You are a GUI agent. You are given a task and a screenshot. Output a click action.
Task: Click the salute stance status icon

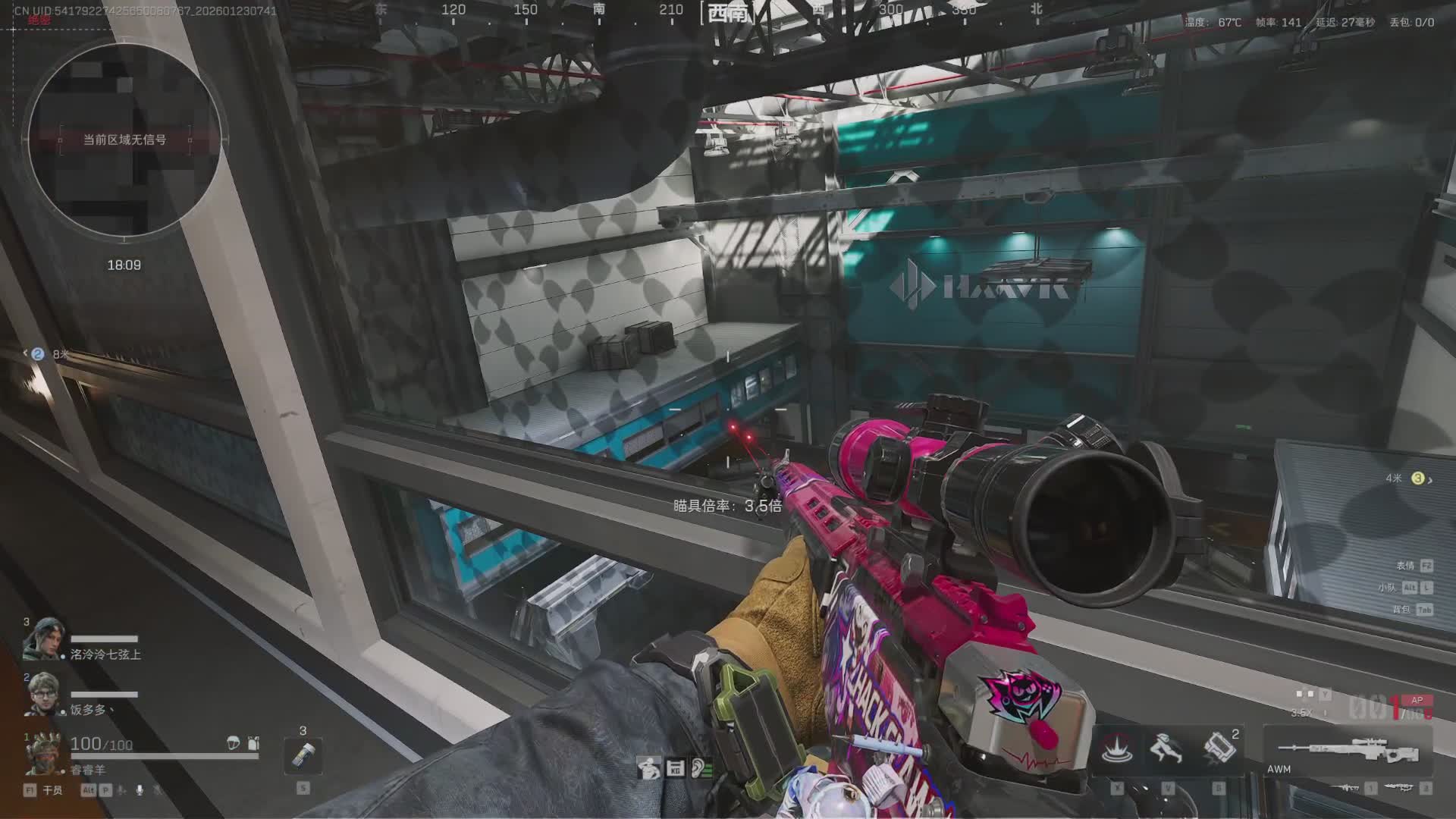tap(648, 768)
